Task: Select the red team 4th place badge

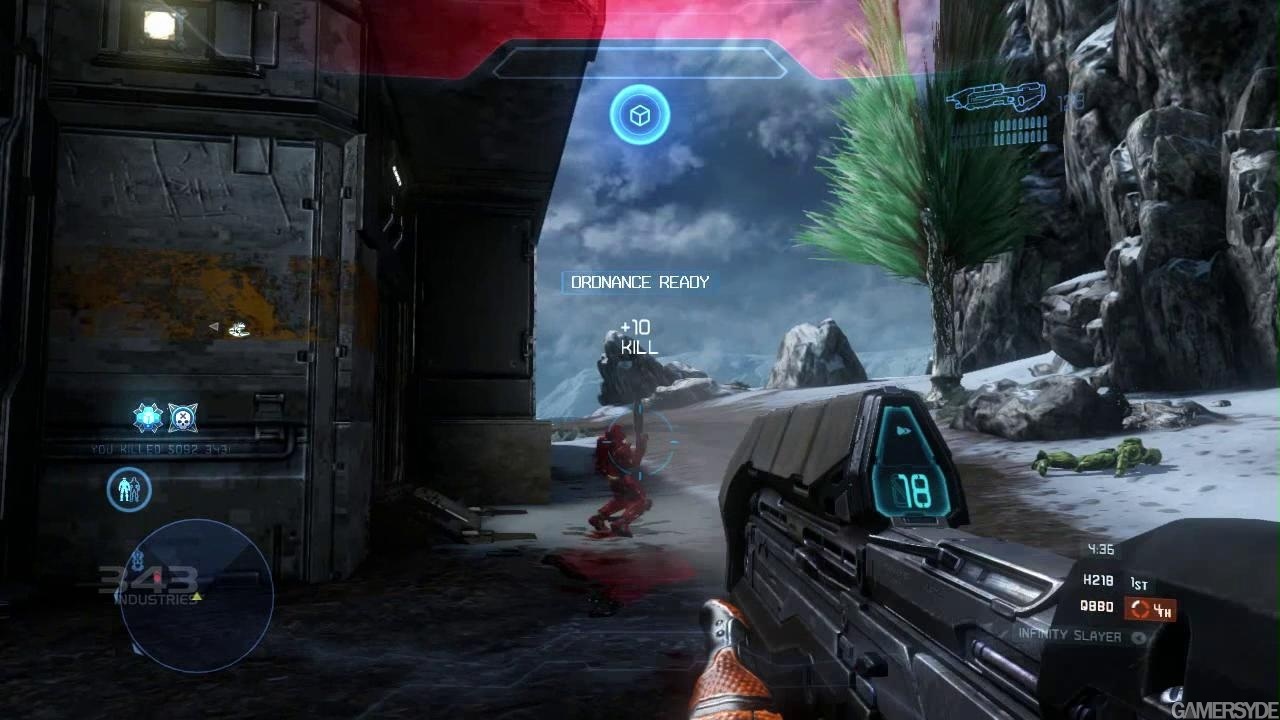Action: click(x=1150, y=608)
